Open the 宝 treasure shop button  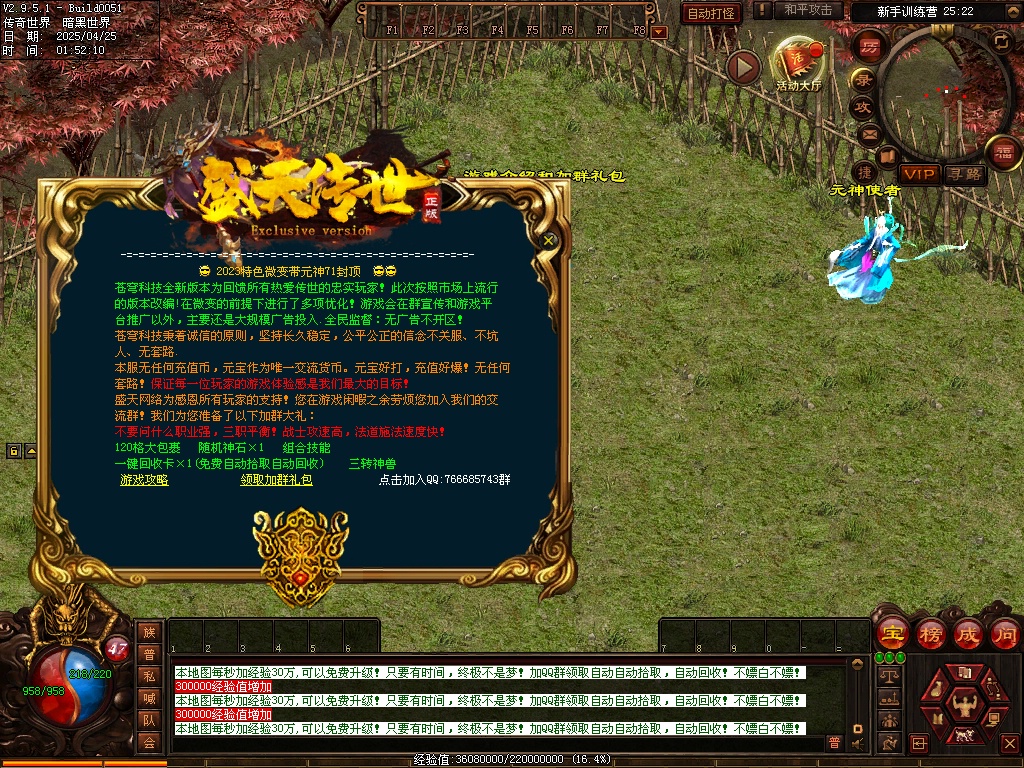click(893, 634)
